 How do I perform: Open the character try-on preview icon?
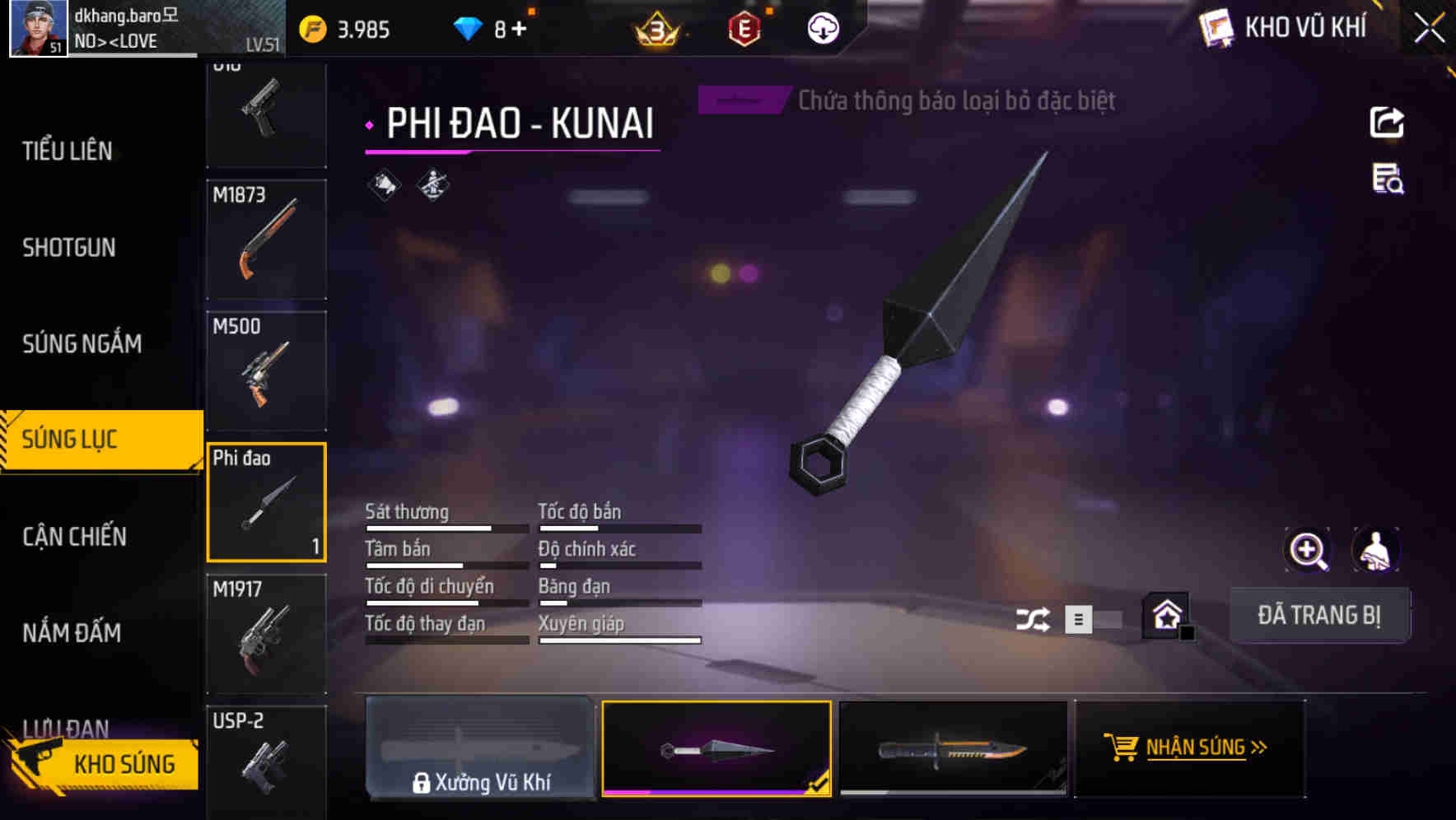pos(1374,550)
